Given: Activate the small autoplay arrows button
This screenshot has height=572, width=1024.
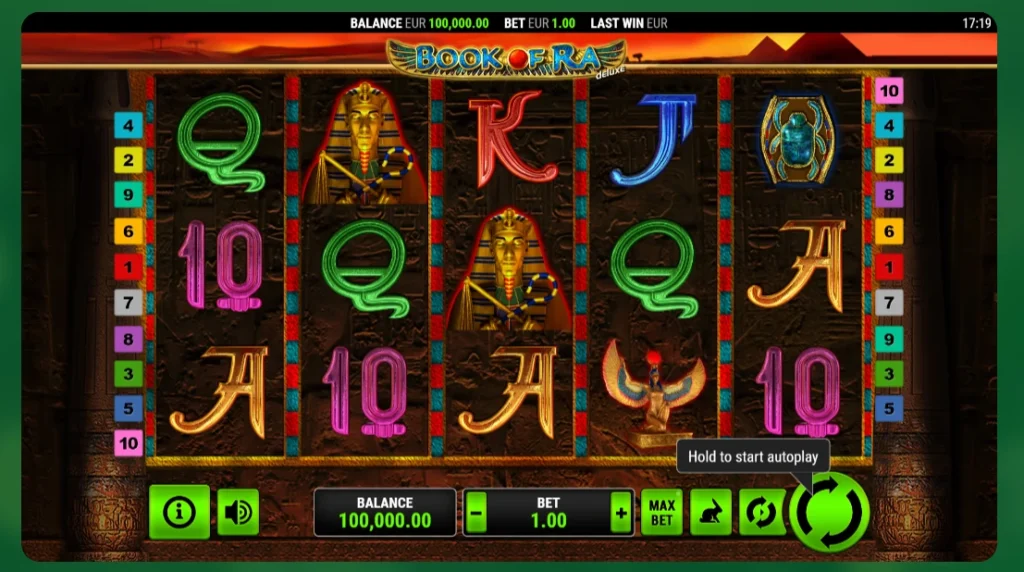Looking at the screenshot, I should click(x=761, y=512).
